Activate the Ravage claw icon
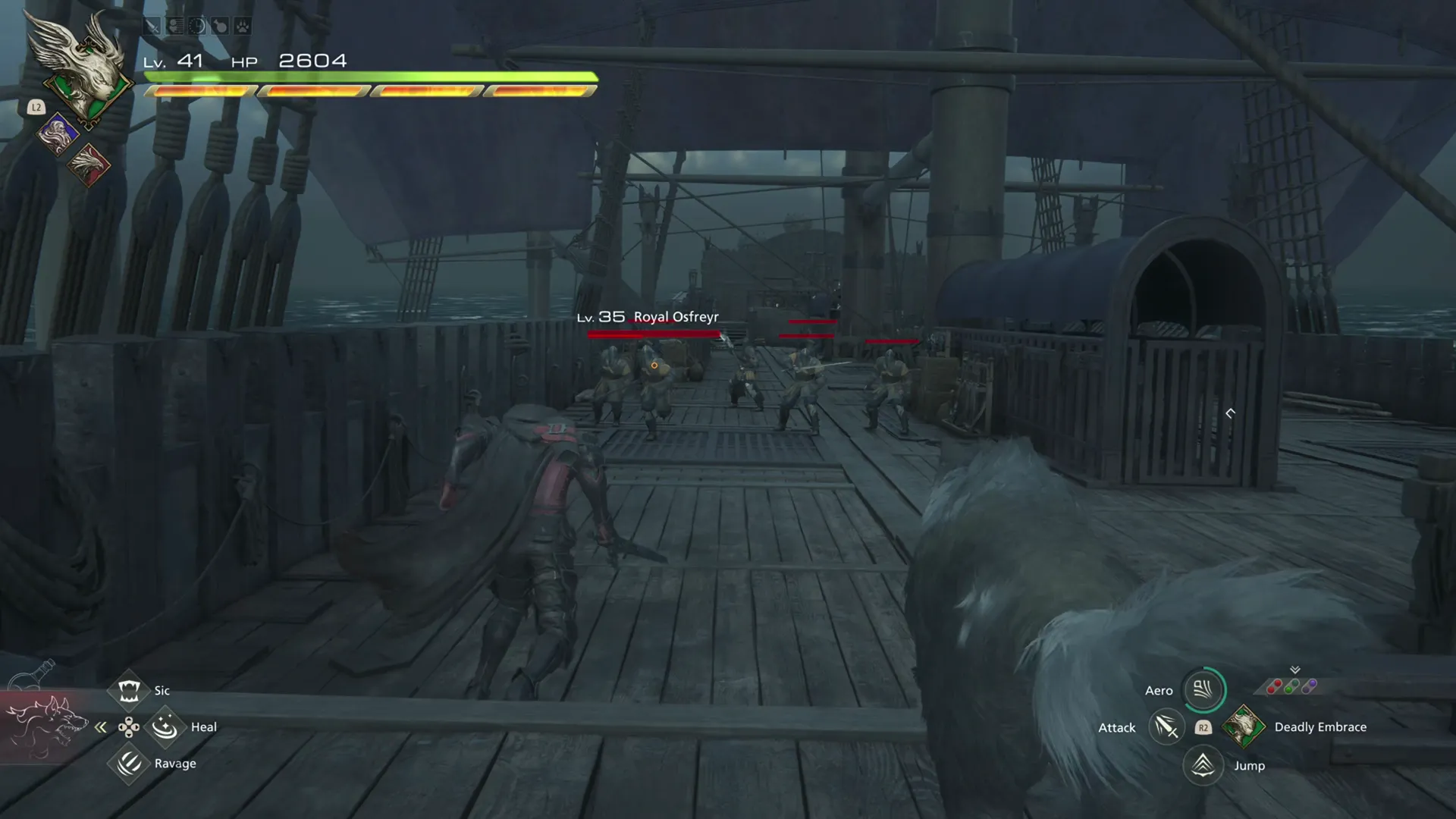This screenshot has width=1456, height=819. (x=128, y=763)
